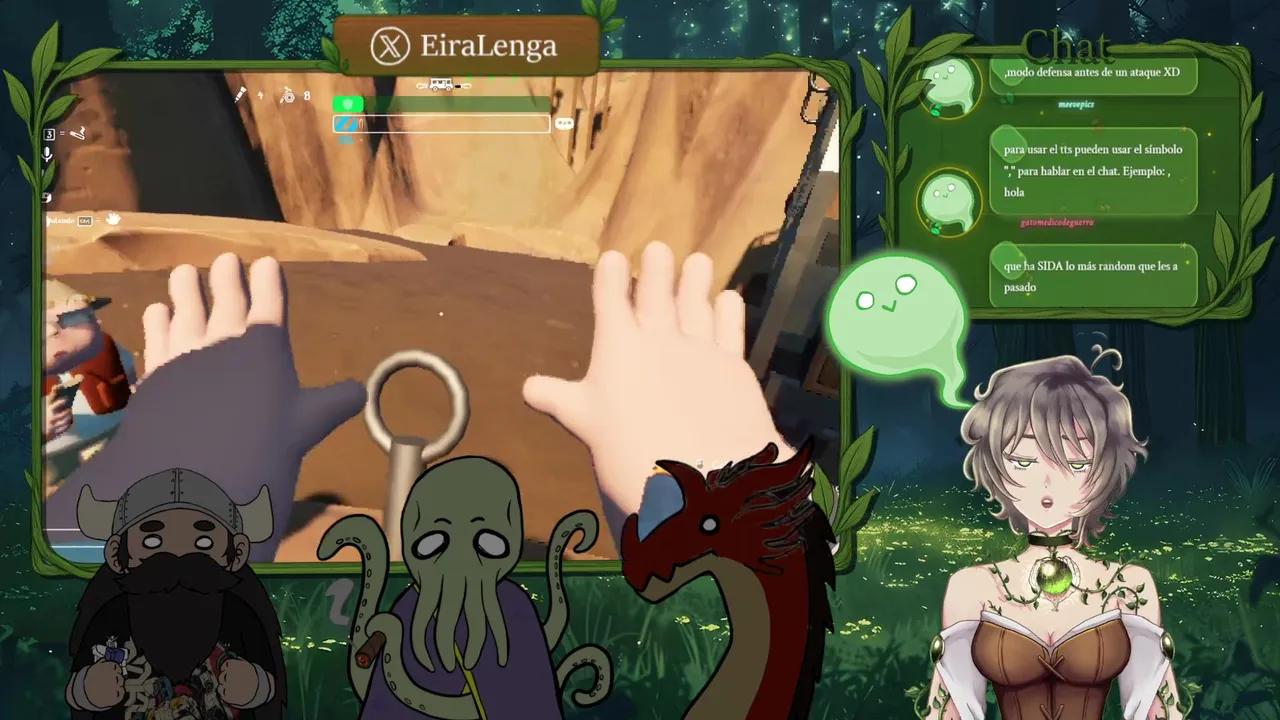Screen dimensions: 1280x720
Task: Click the cigarette item icon beside the 3 keybind
Action: click(78, 133)
